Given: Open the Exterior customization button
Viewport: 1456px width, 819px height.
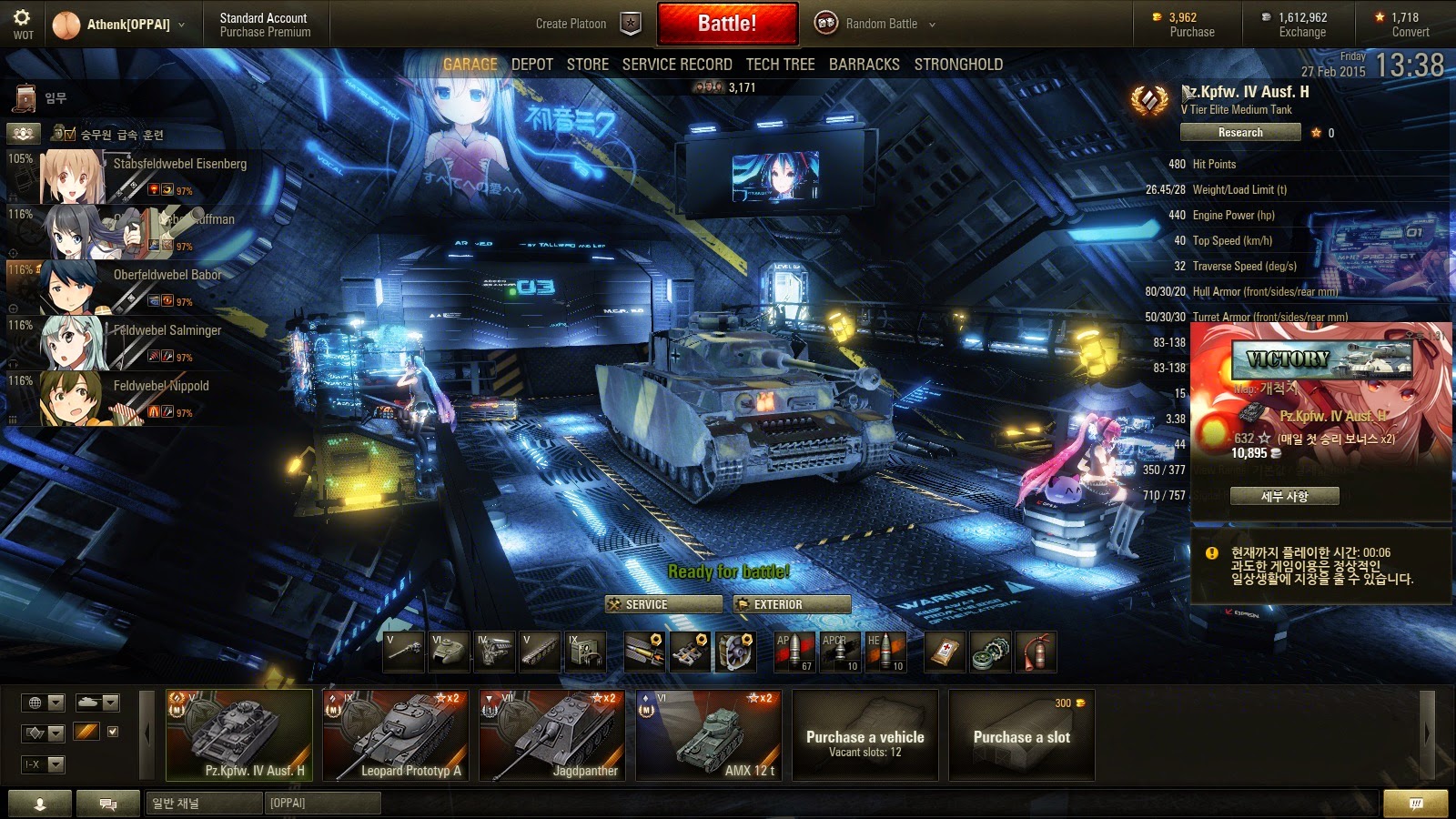Looking at the screenshot, I should pyautogui.click(x=792, y=604).
